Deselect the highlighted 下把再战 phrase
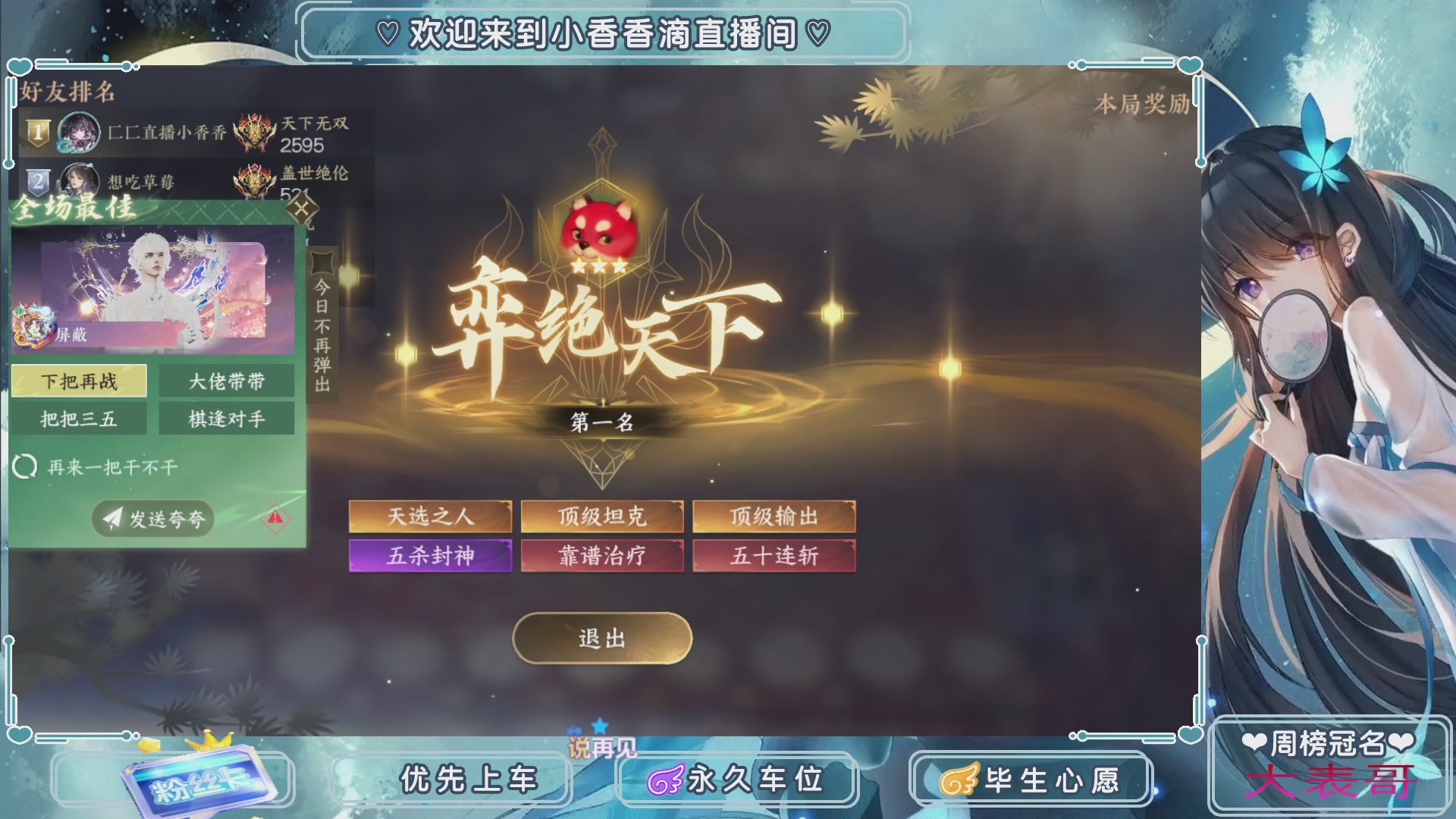Viewport: 1456px width, 819px height. point(79,381)
